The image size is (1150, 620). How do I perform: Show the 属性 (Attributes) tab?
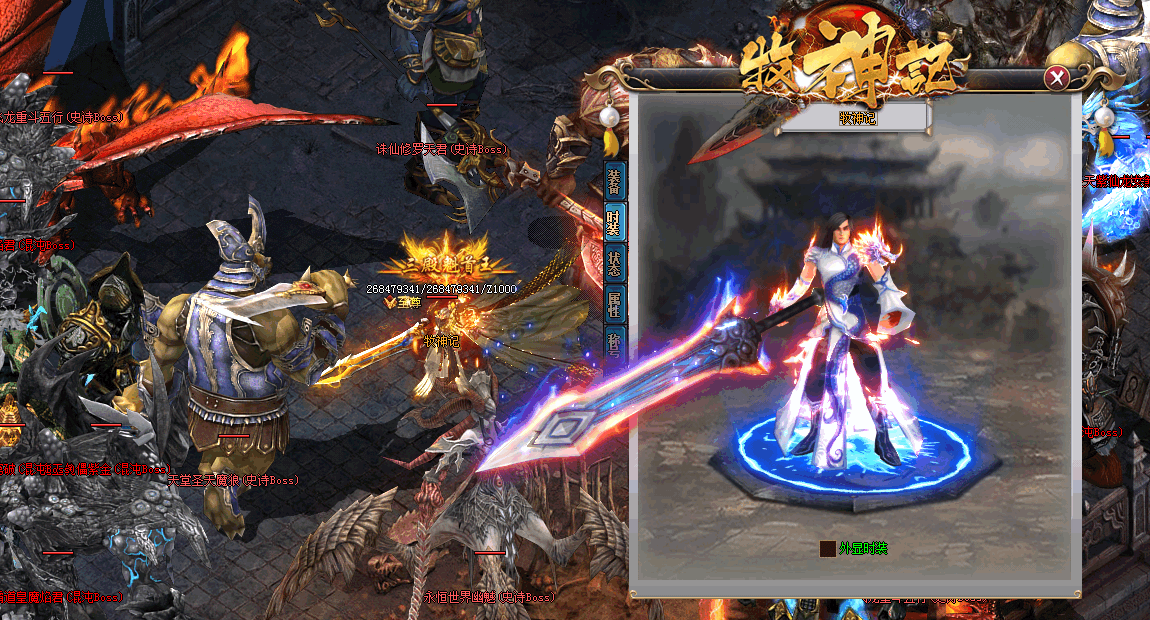click(x=614, y=304)
